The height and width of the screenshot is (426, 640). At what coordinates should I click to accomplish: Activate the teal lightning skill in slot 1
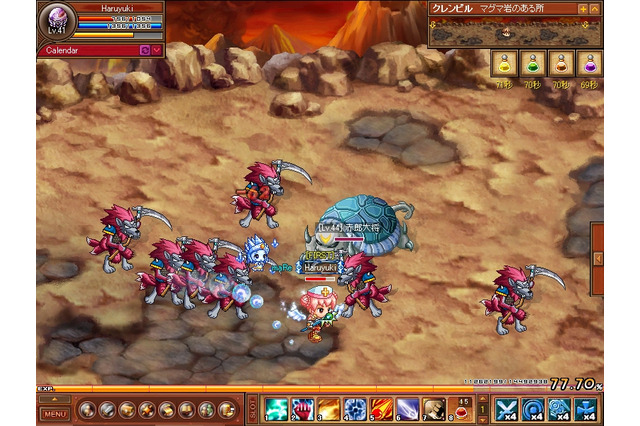click(277, 409)
